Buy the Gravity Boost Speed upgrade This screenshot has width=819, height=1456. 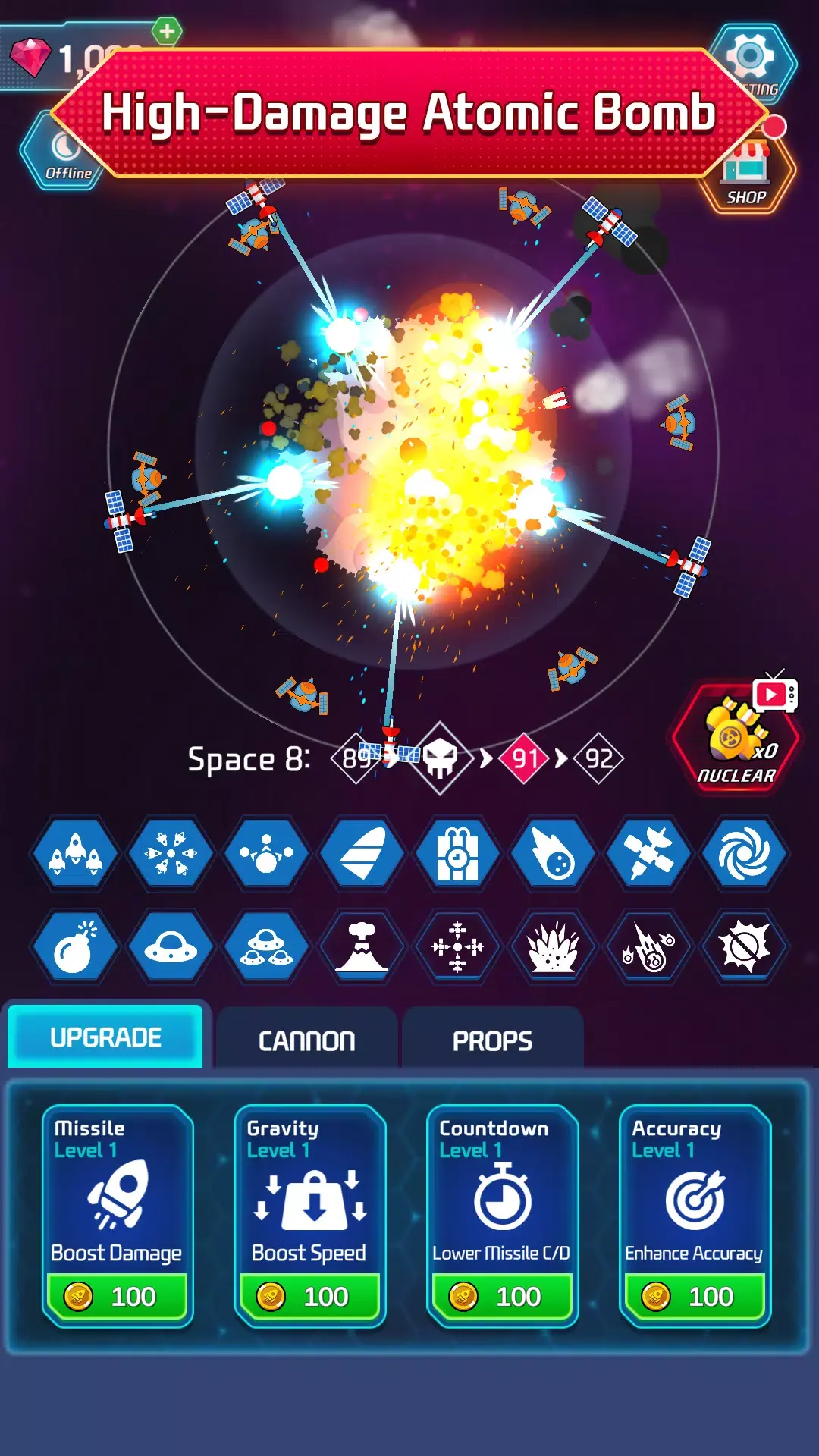(310, 1296)
